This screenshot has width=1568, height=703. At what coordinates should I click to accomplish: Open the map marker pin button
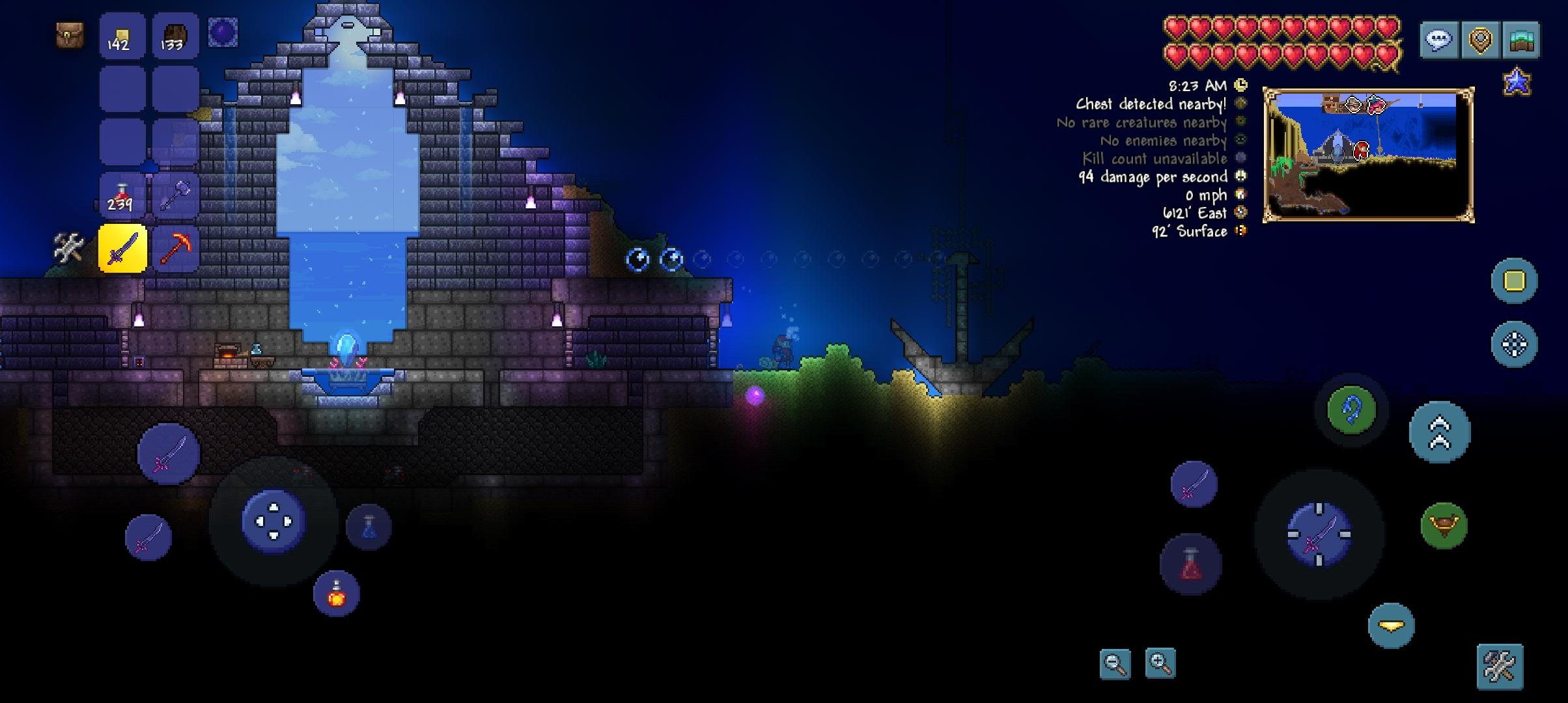click(1480, 40)
